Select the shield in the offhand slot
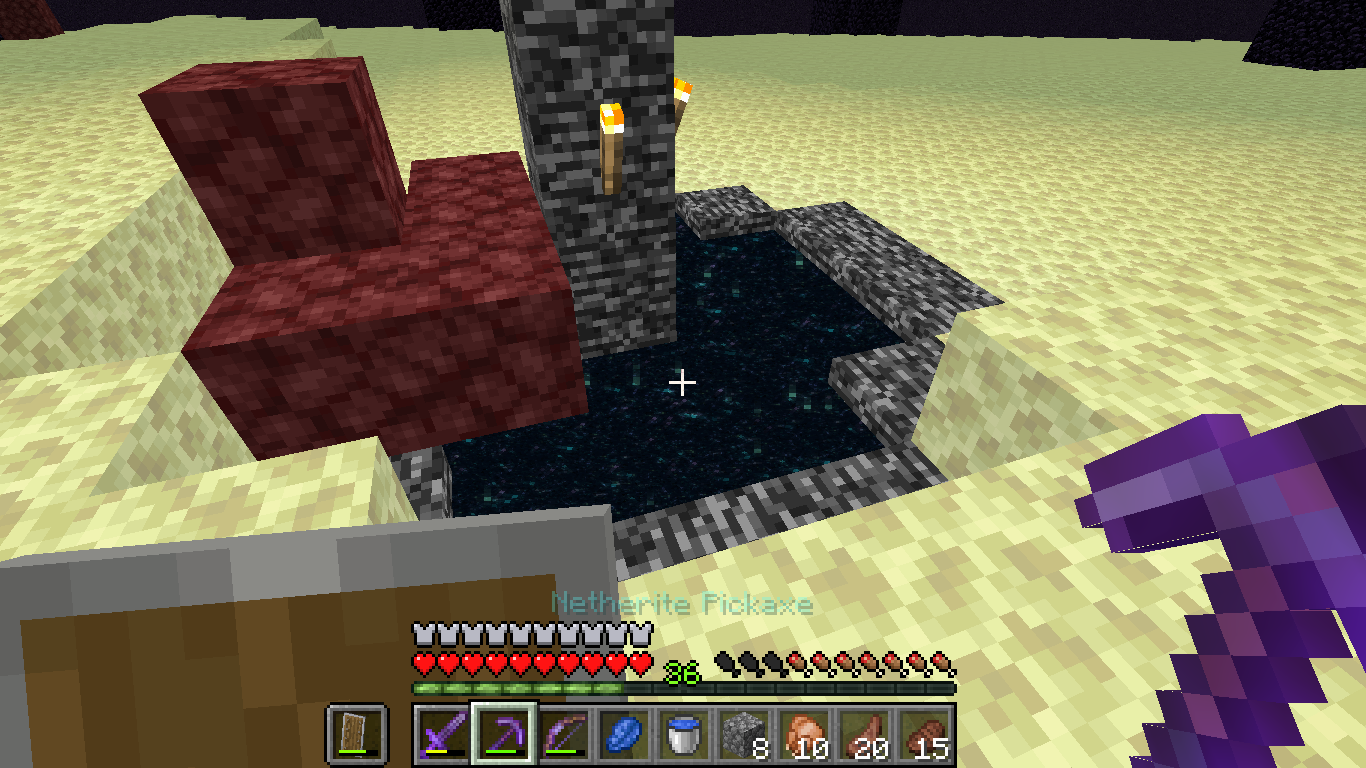The image size is (1366, 768). (356, 735)
